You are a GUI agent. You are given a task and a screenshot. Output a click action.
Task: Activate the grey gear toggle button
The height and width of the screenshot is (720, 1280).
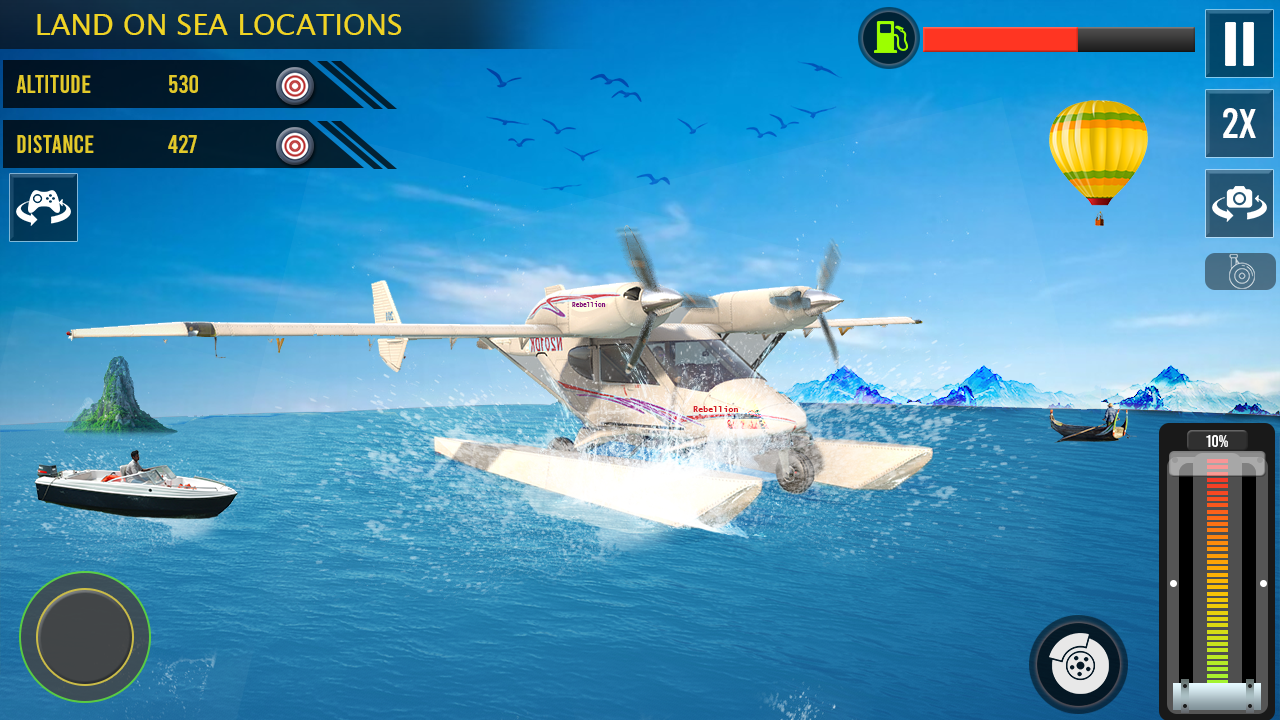[1240, 271]
